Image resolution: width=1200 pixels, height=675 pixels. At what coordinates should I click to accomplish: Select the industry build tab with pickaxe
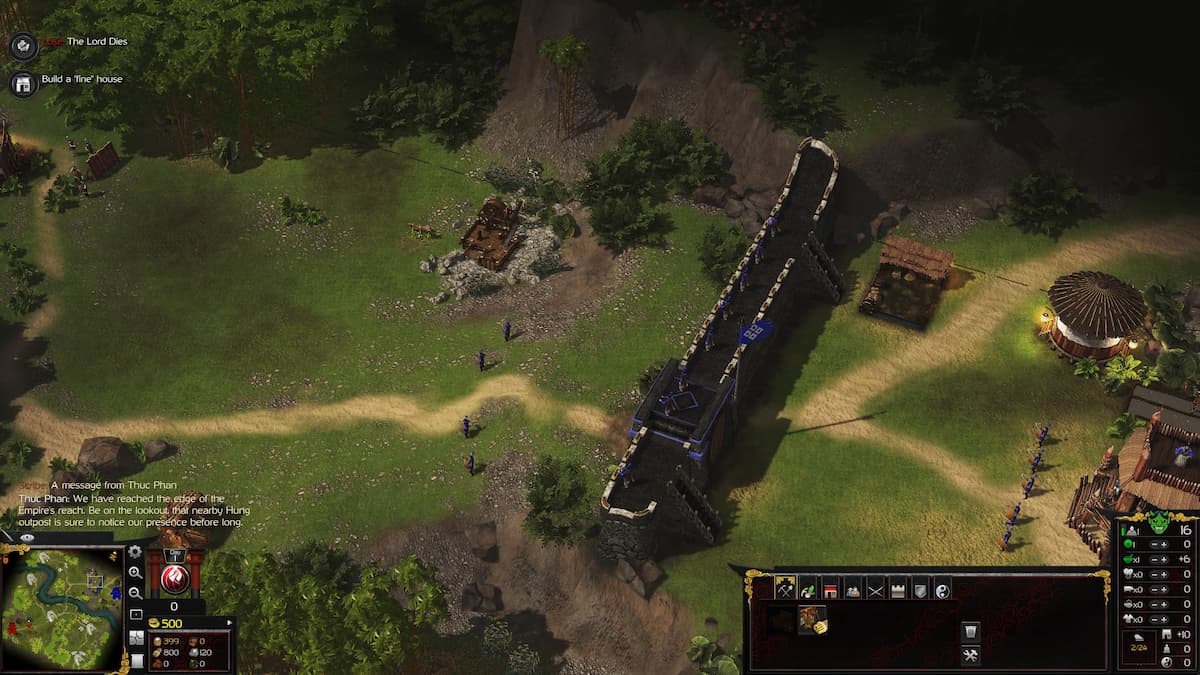[x=785, y=588]
